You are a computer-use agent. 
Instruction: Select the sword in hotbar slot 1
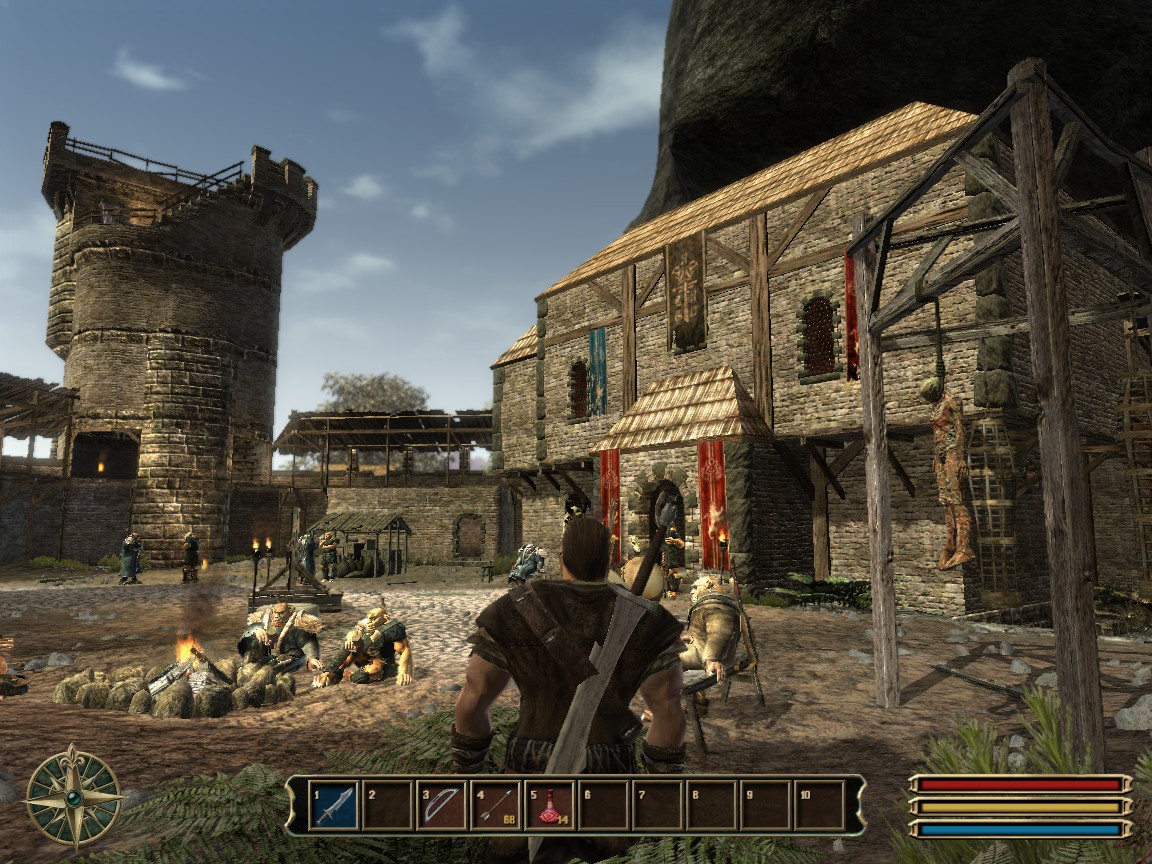tap(334, 805)
